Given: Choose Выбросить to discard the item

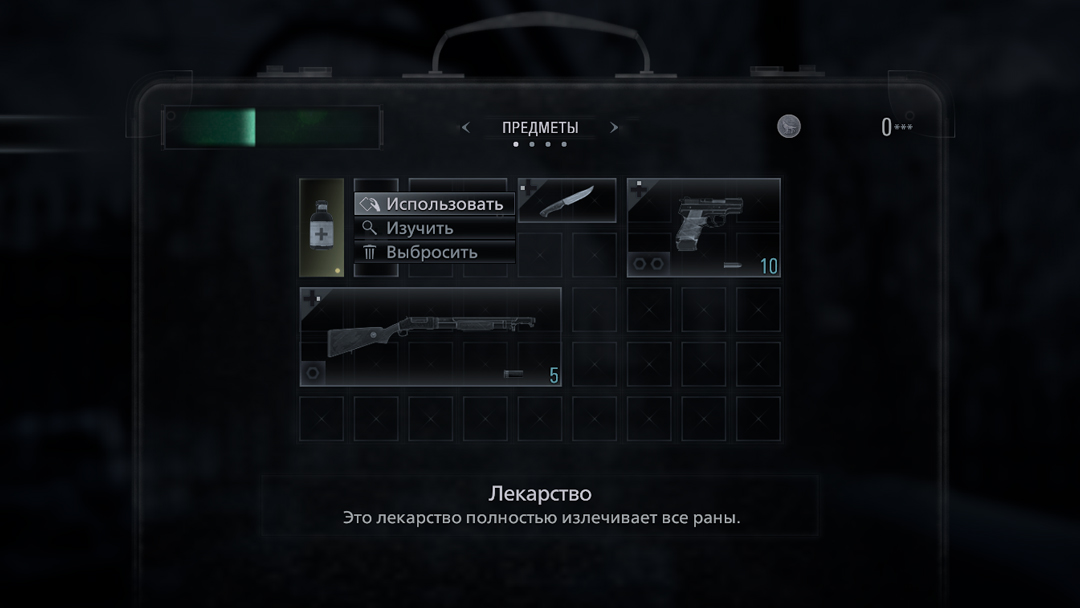Looking at the screenshot, I should (x=435, y=252).
